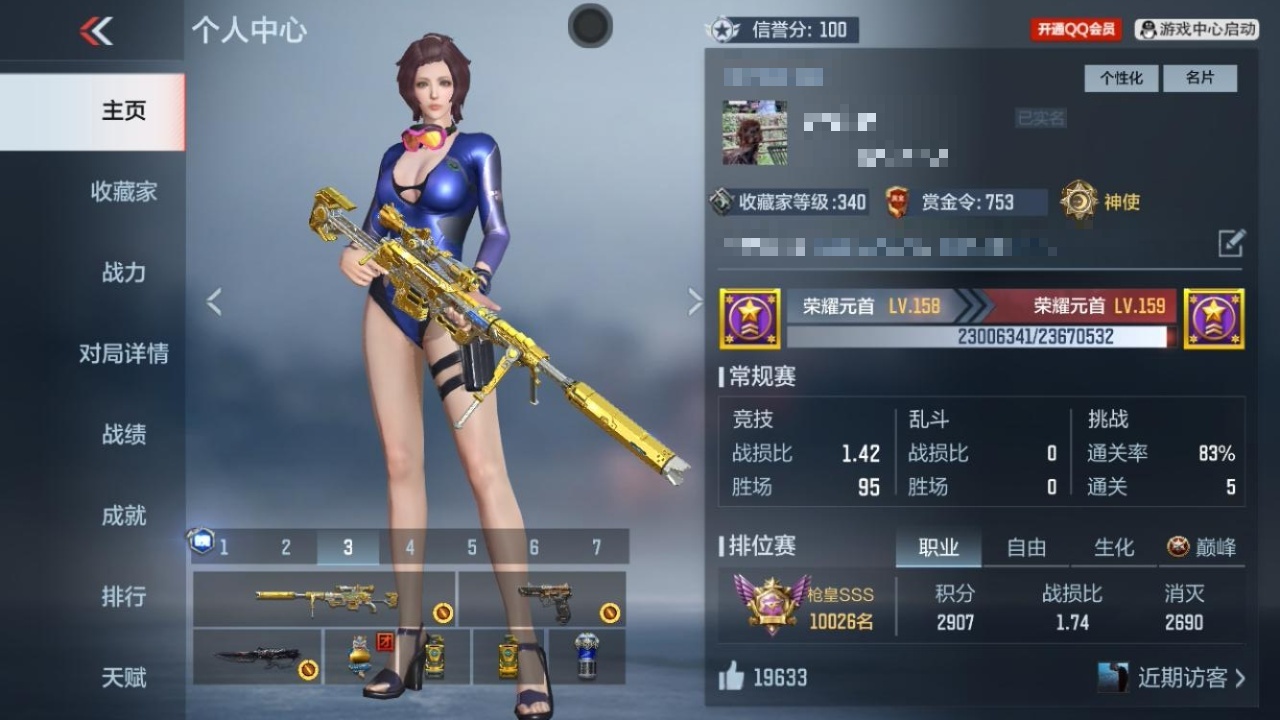Switch to the 自由 ranked tab
This screenshot has width=1280, height=720.
[x=1026, y=547]
